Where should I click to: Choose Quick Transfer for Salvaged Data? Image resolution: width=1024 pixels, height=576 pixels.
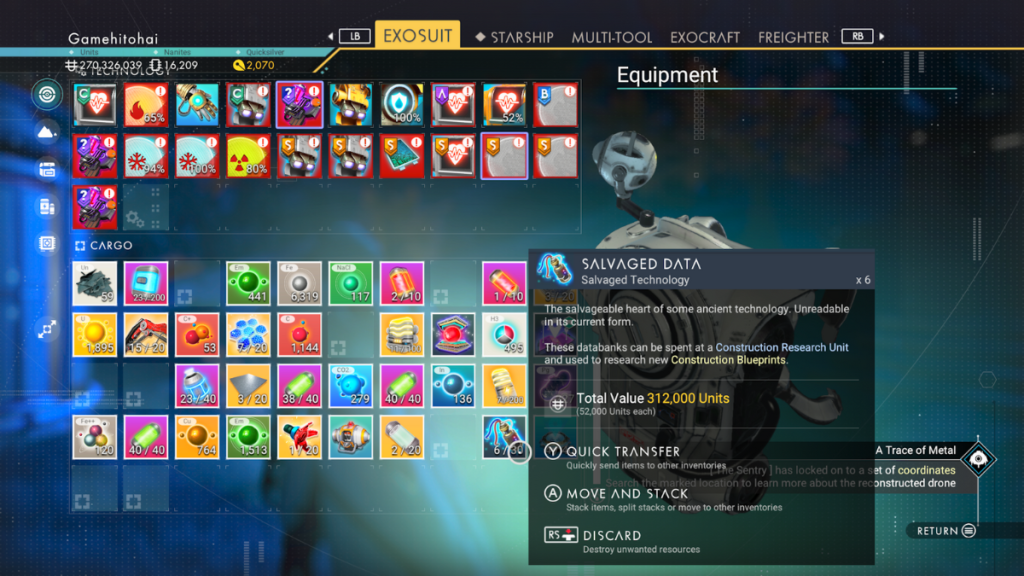pyautogui.click(x=623, y=452)
